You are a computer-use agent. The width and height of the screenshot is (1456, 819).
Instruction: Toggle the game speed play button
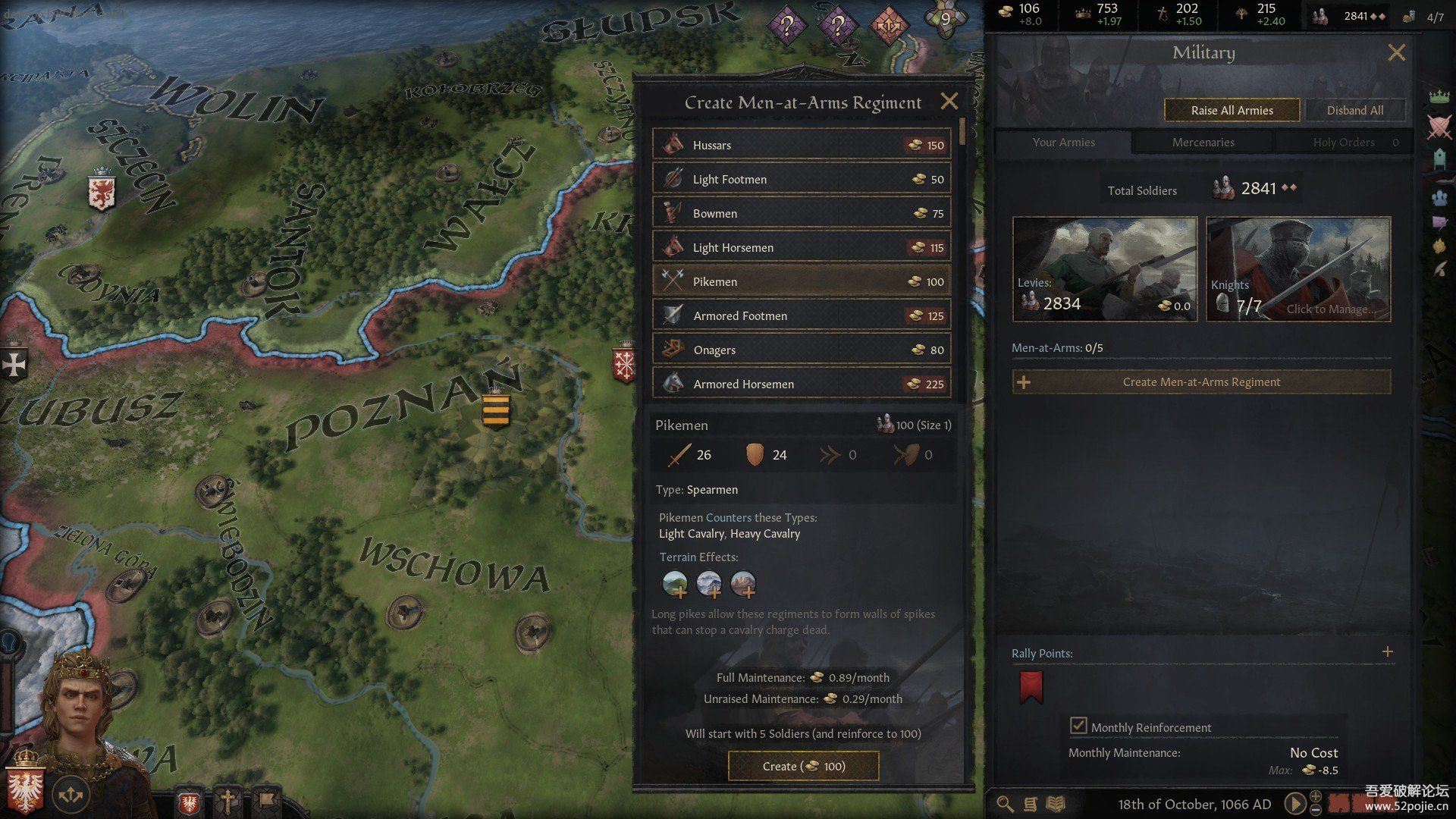click(1294, 803)
